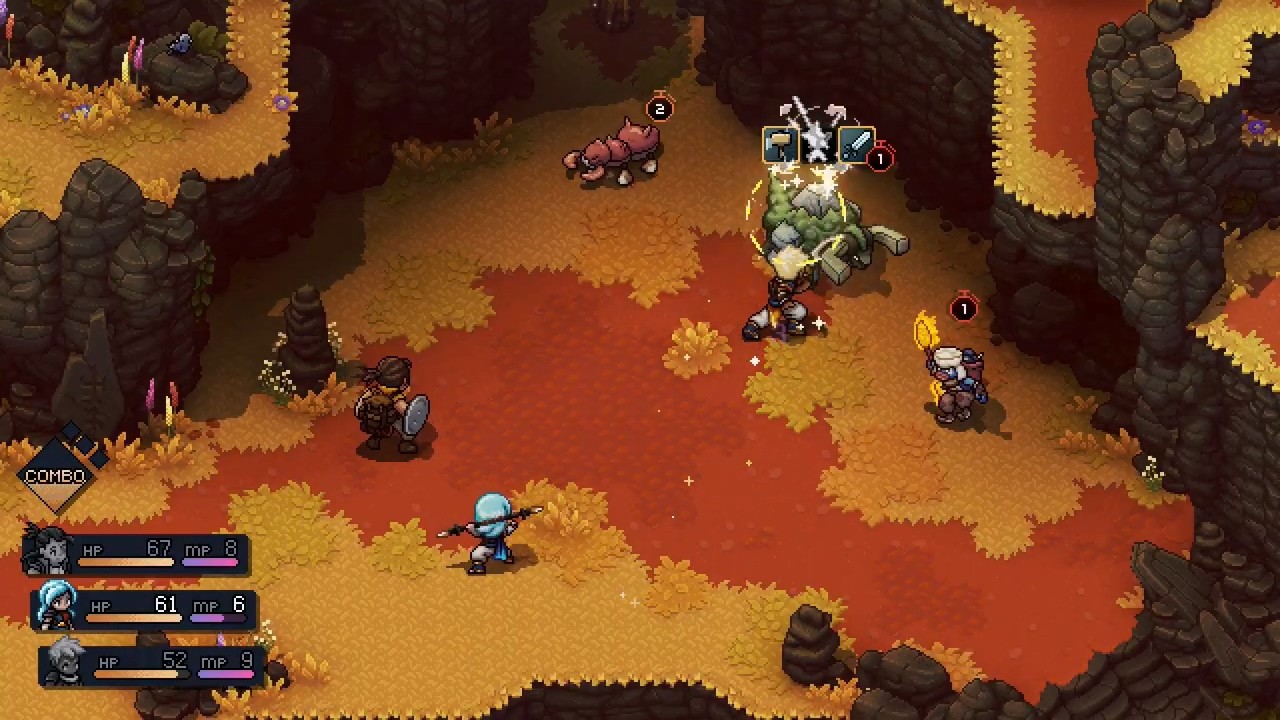Choose the blue-haired party member portrait
Screen dimensions: 1280x720
(56, 603)
